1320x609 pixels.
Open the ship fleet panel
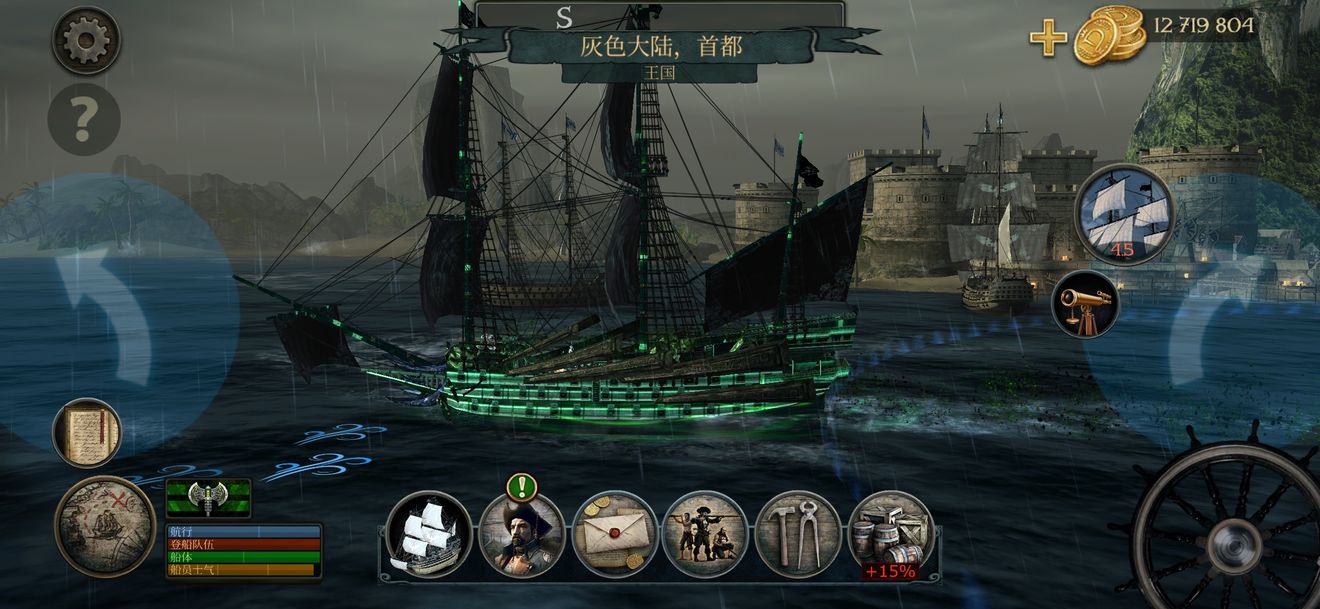pos(428,535)
